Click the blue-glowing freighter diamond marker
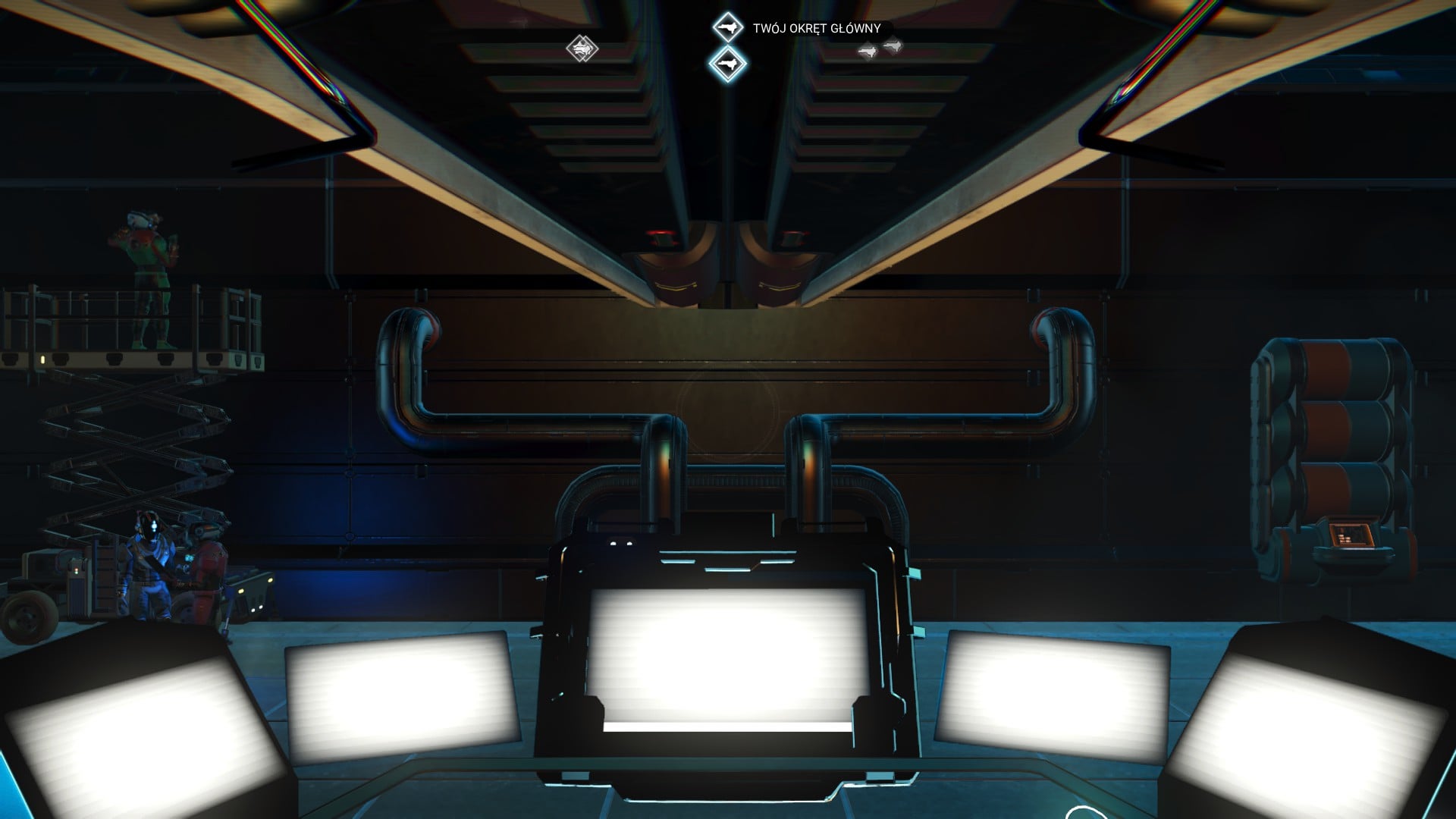 [x=727, y=63]
